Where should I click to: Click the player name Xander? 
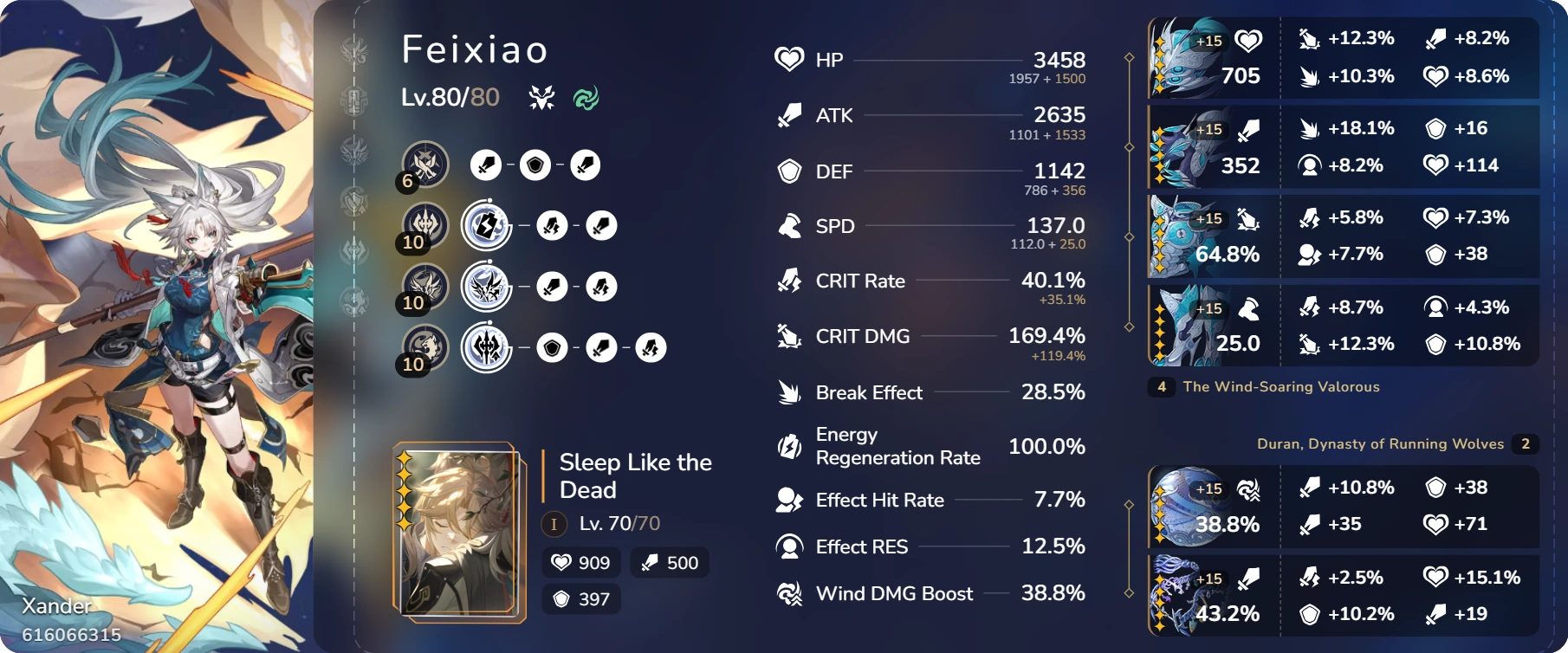click(57, 606)
